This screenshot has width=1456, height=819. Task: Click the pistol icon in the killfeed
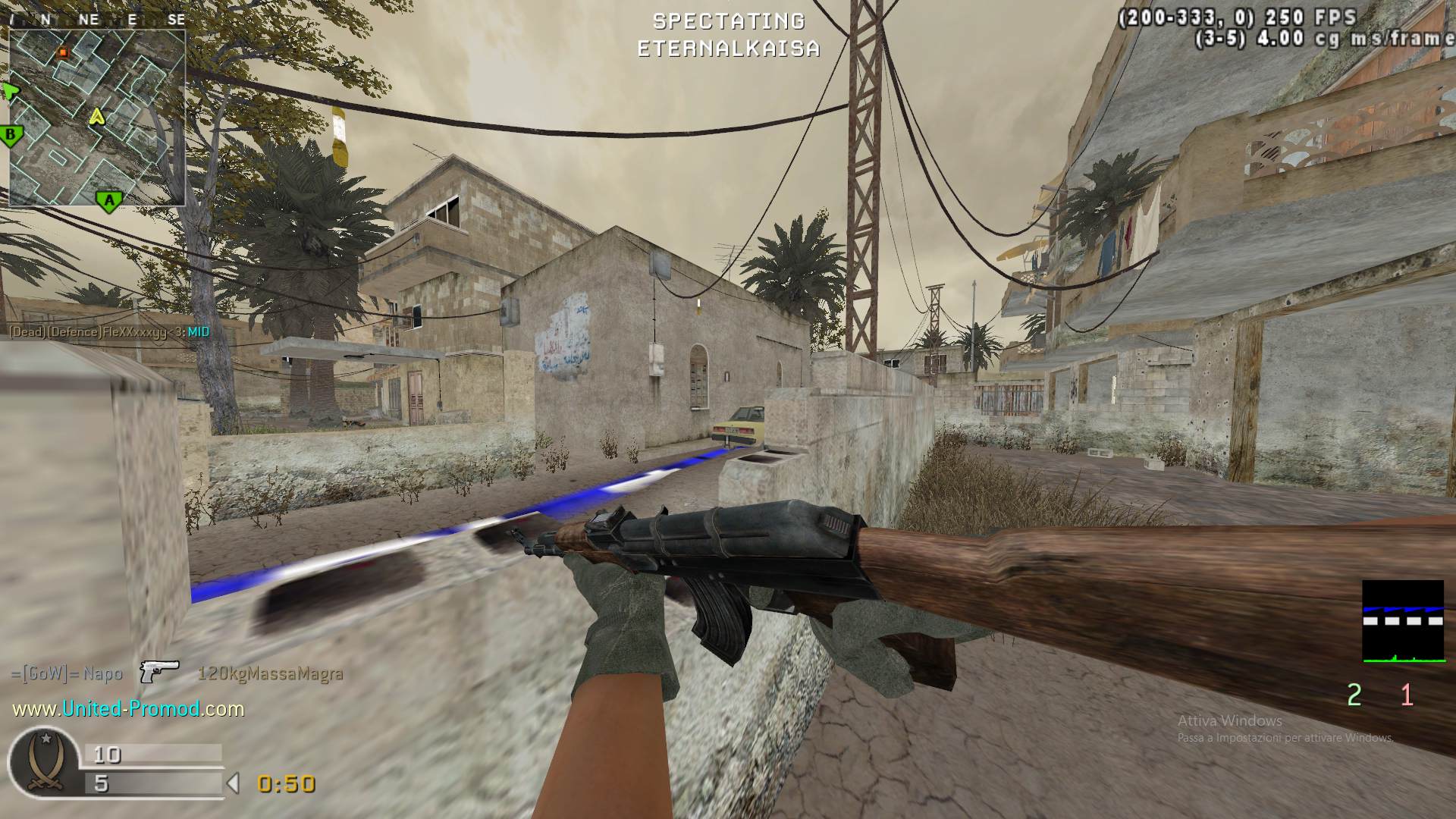coord(159,672)
